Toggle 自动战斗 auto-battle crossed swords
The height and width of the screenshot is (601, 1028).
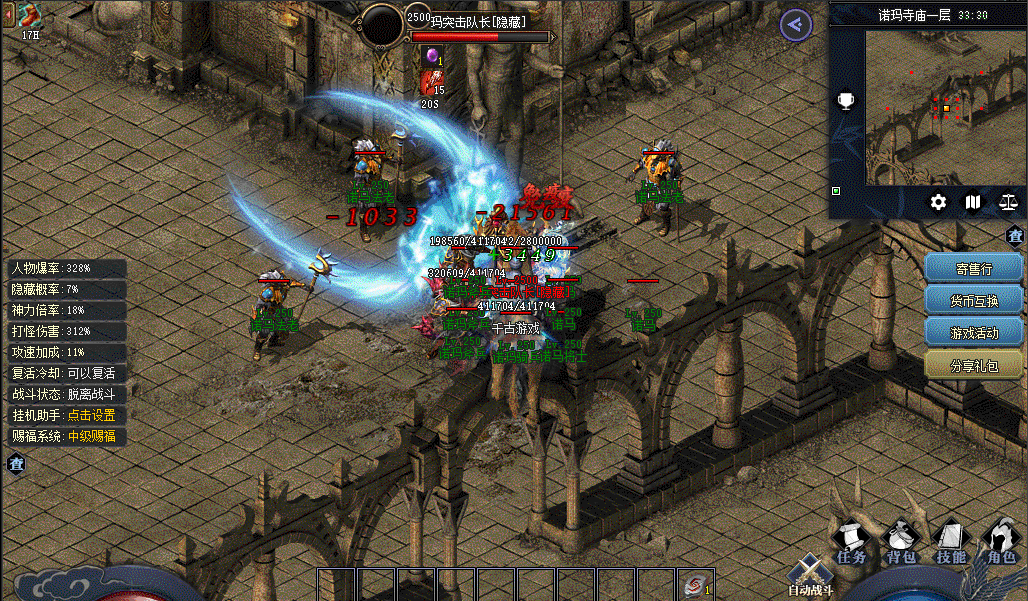coord(808,575)
